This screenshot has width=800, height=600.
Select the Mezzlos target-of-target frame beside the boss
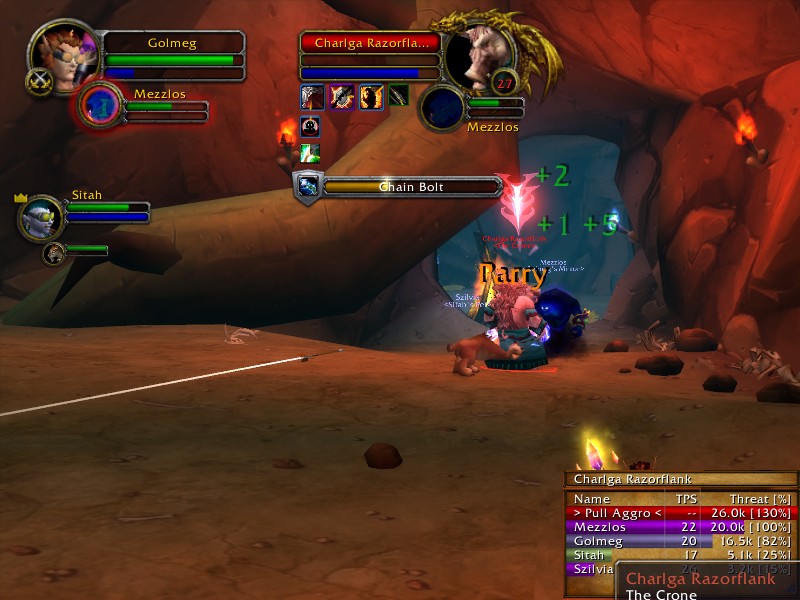pyautogui.click(x=441, y=106)
